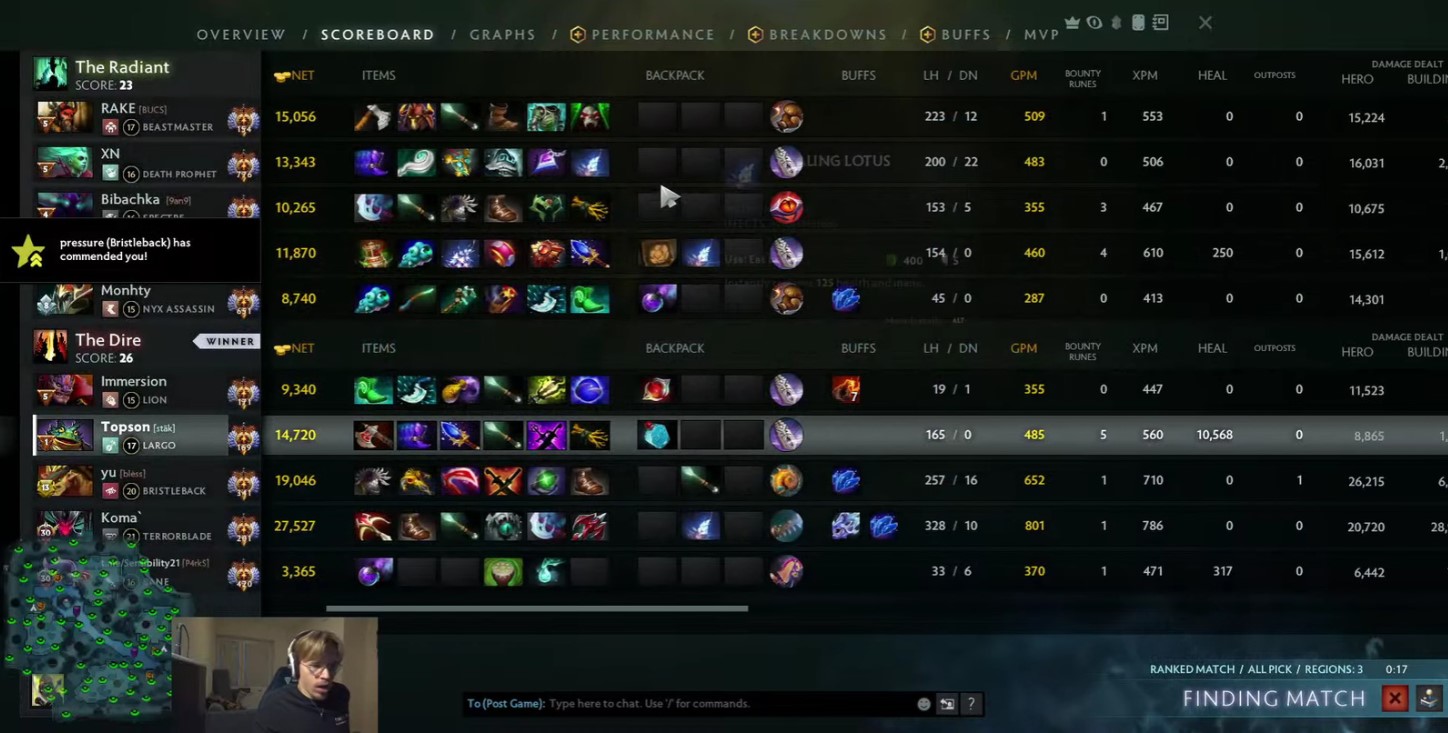Cancel the Finding Match search
This screenshot has height=733, width=1448.
(1394, 698)
